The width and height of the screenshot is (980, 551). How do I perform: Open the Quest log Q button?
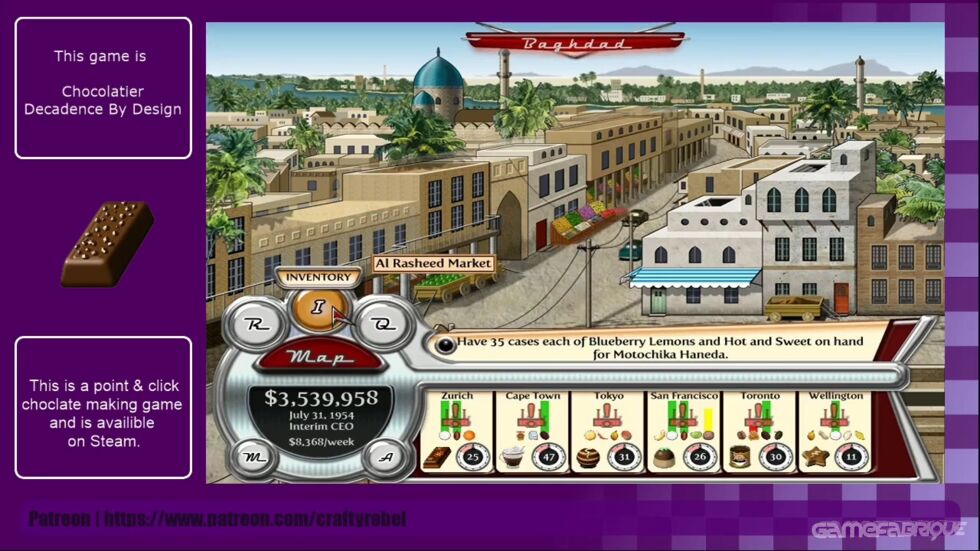(380, 322)
